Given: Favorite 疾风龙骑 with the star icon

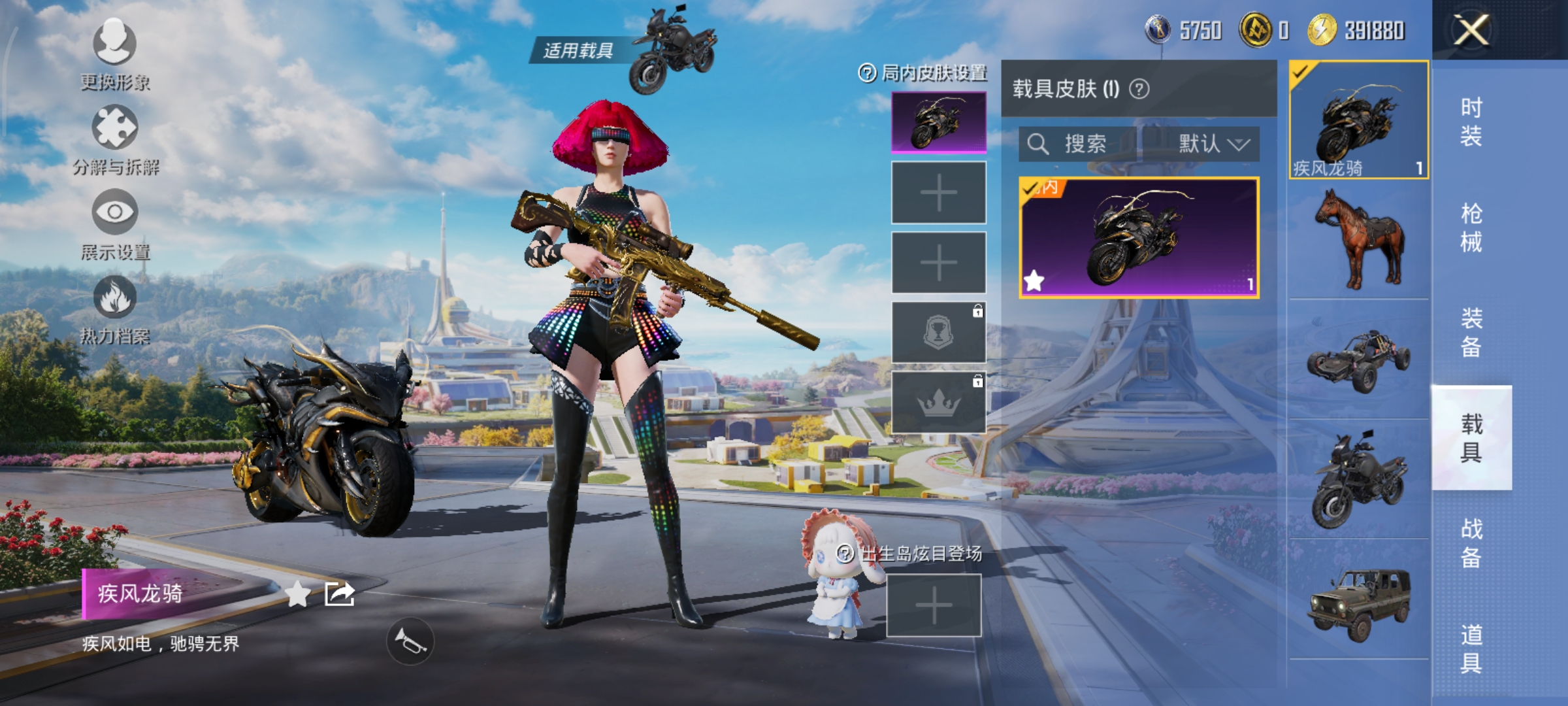Looking at the screenshot, I should click(298, 594).
